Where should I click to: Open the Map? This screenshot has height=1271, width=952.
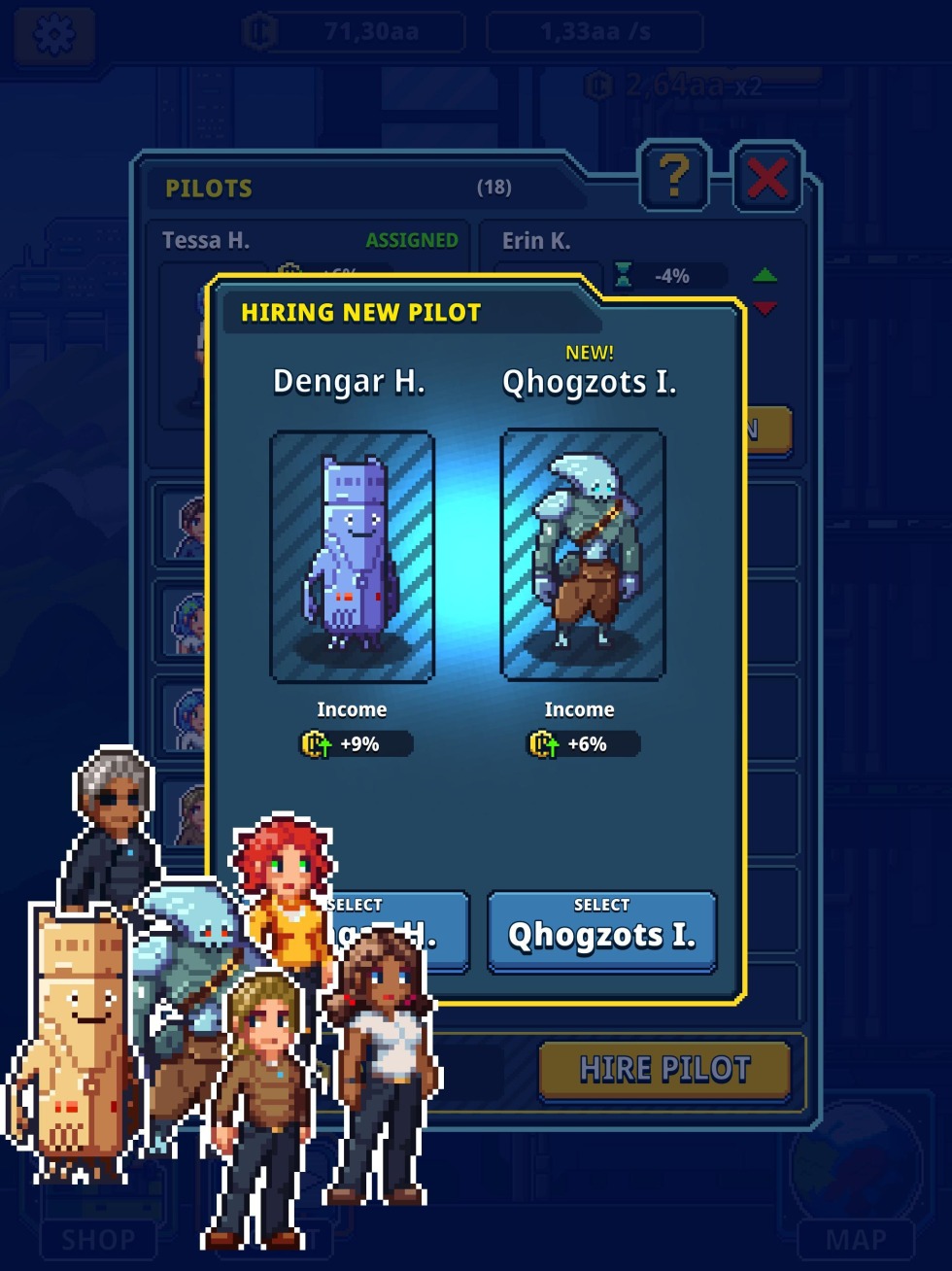pyautogui.click(x=855, y=1239)
